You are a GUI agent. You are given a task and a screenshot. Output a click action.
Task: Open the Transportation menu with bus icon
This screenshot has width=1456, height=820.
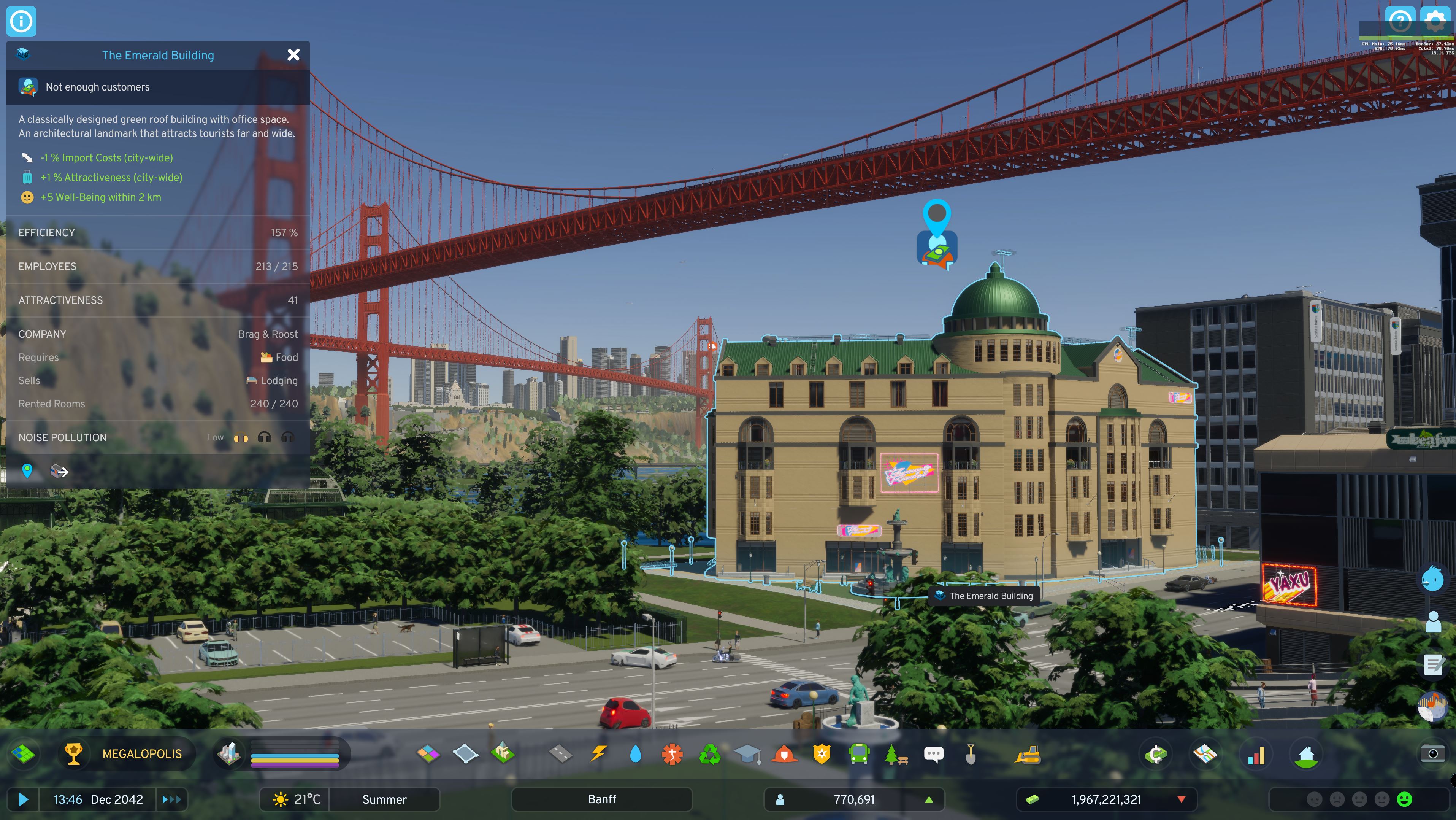(x=859, y=754)
